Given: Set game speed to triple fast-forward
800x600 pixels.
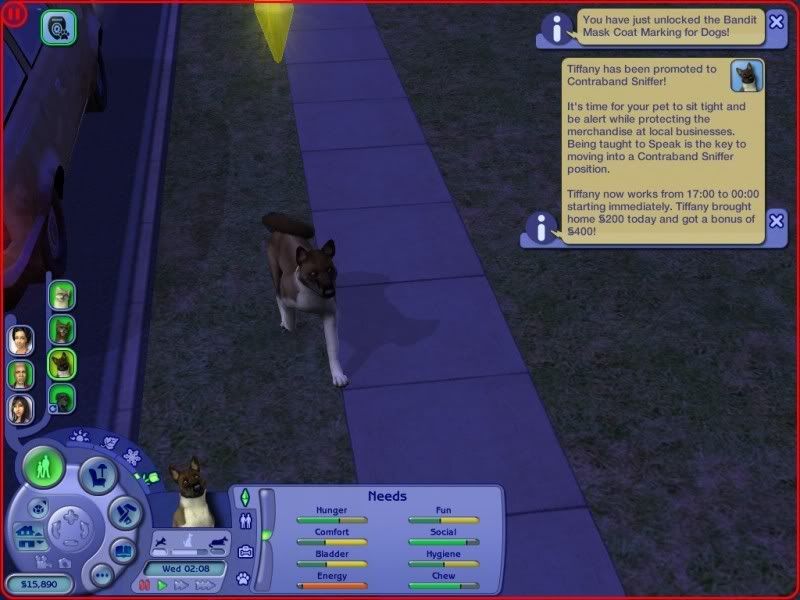Looking at the screenshot, I should pyautogui.click(x=202, y=585).
